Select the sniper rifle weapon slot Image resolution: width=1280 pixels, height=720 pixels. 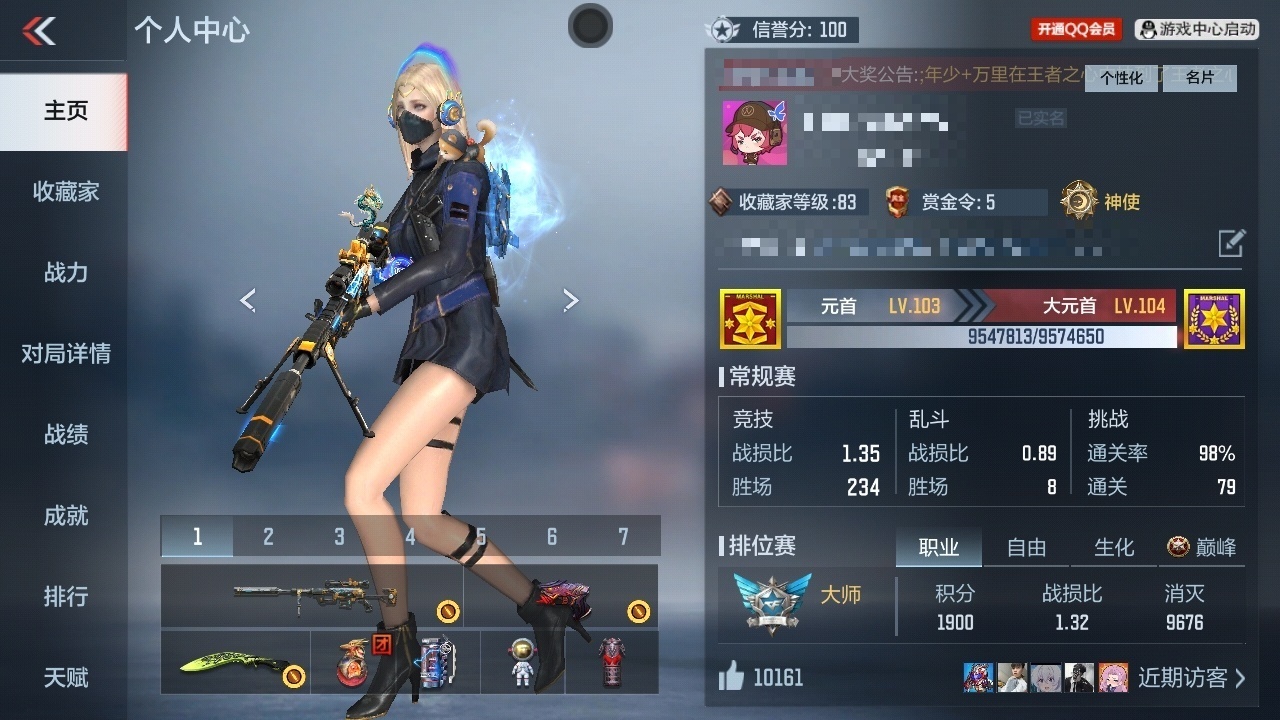pyautogui.click(x=311, y=596)
